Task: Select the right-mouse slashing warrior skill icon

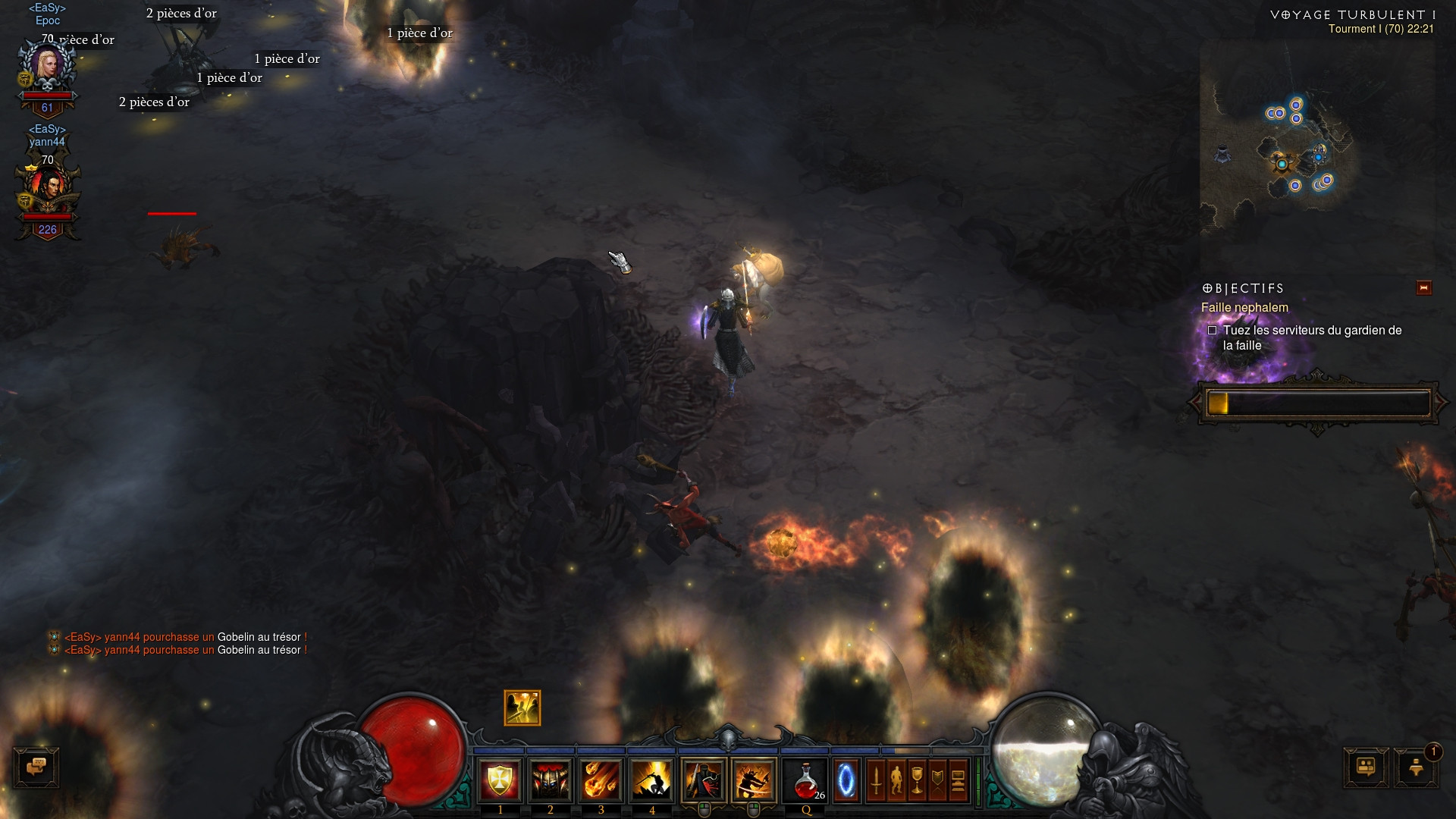Action: (x=754, y=780)
